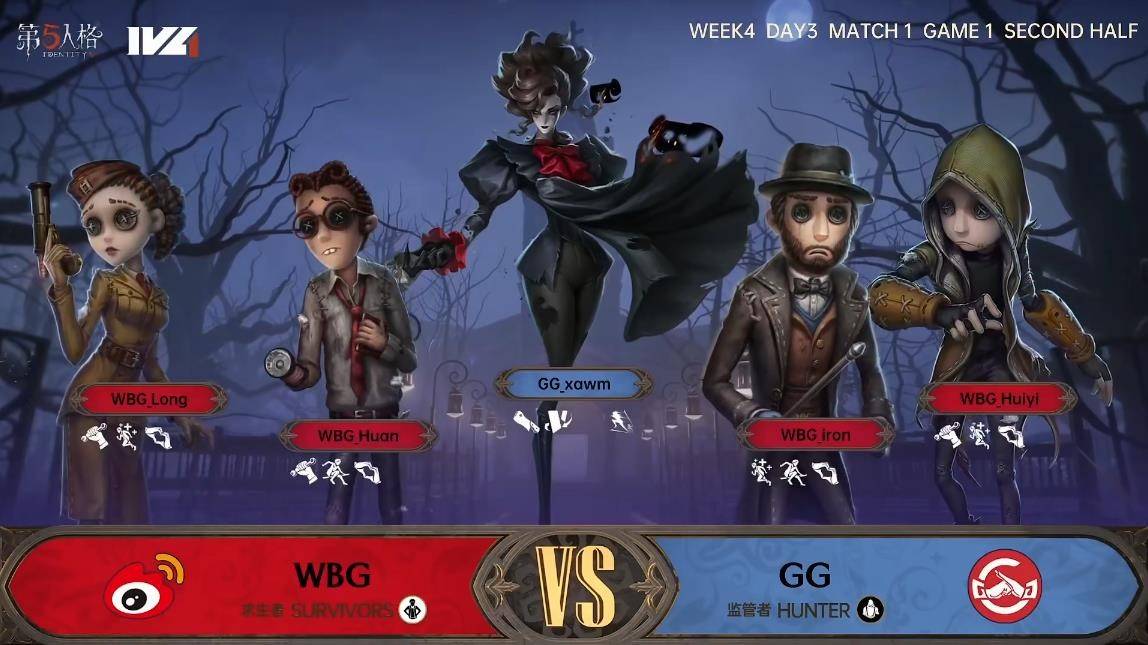The width and height of the screenshot is (1148, 645).
Task: Select the WBG_Huiyi player name plate
Action: click(996, 399)
